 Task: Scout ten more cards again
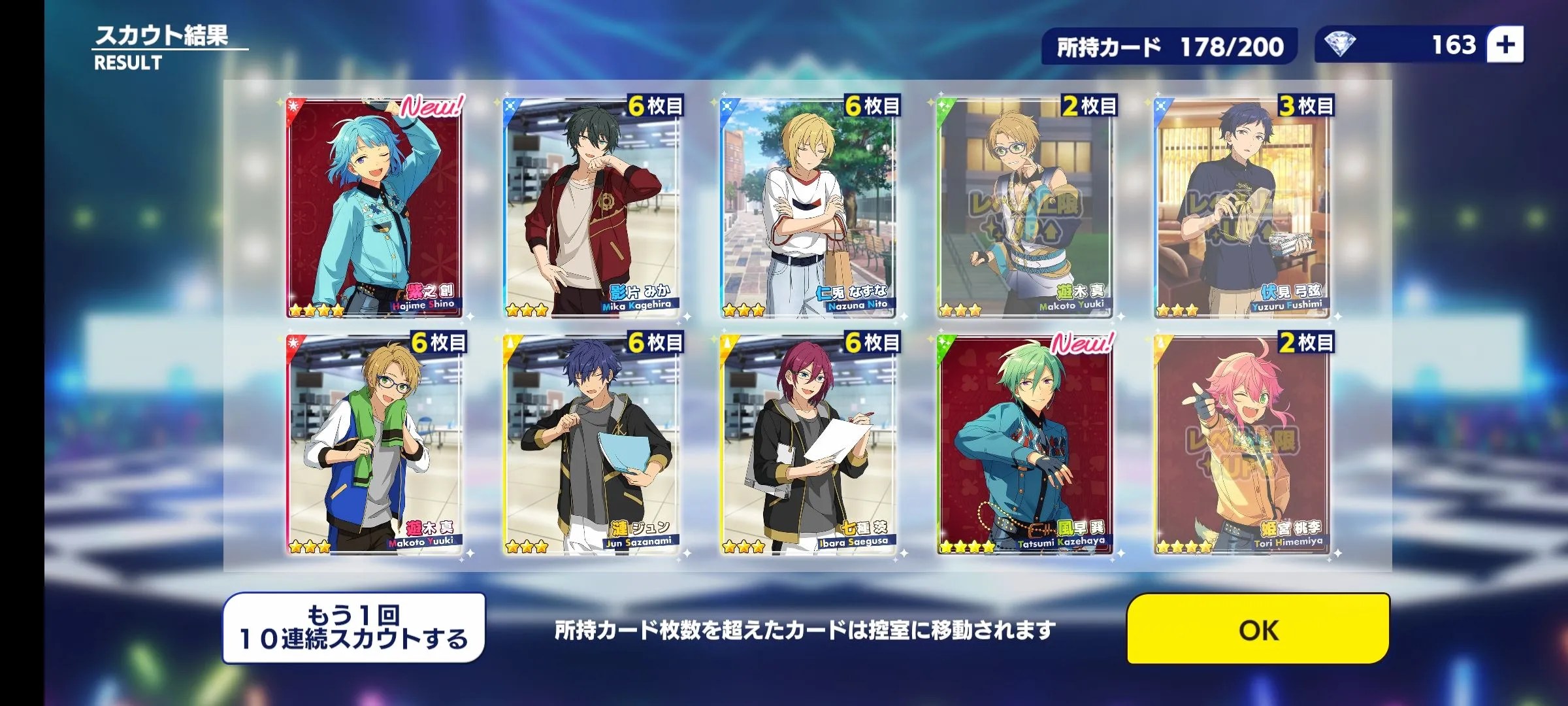(354, 628)
